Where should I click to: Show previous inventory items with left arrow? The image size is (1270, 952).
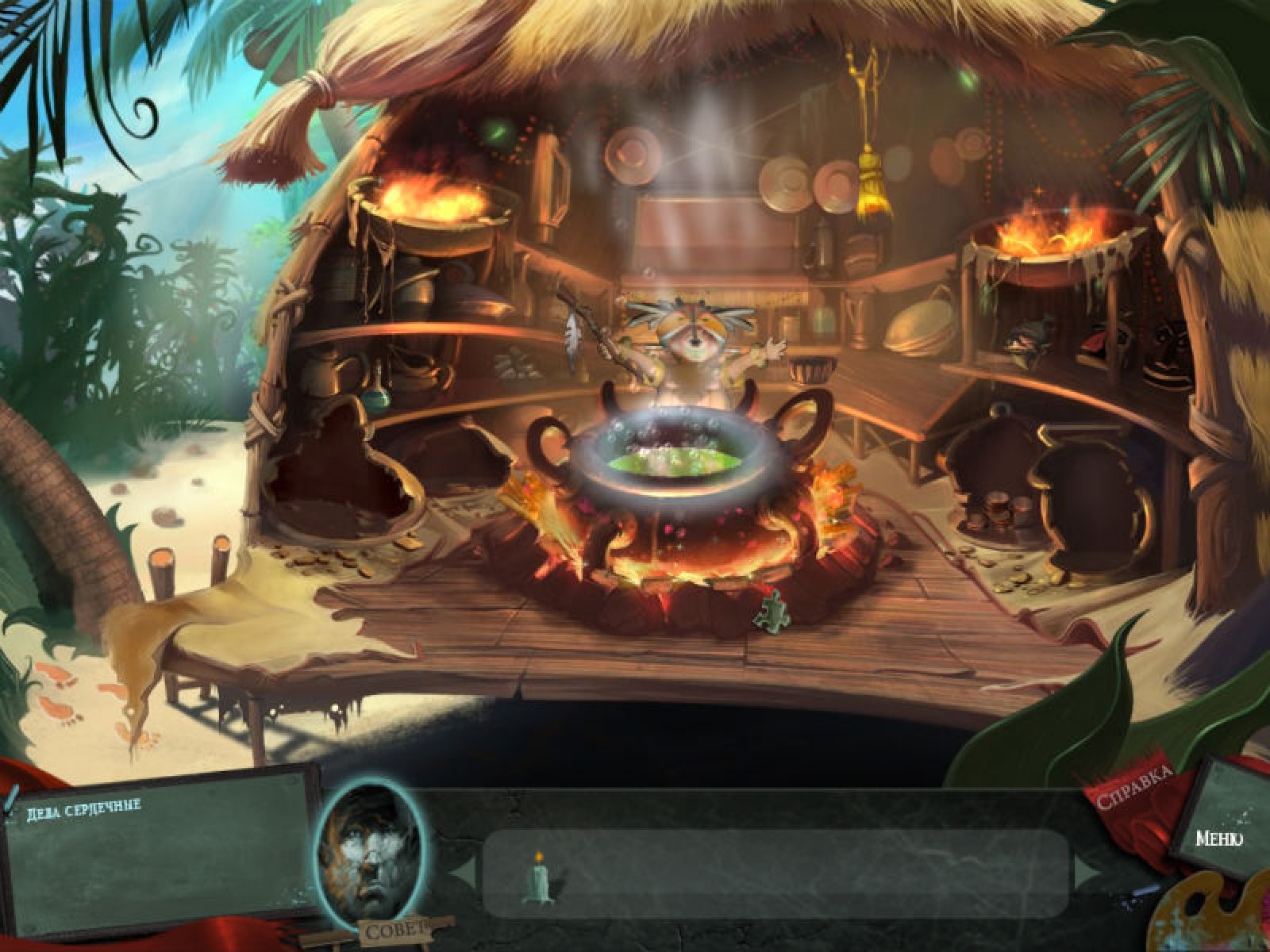[465, 872]
